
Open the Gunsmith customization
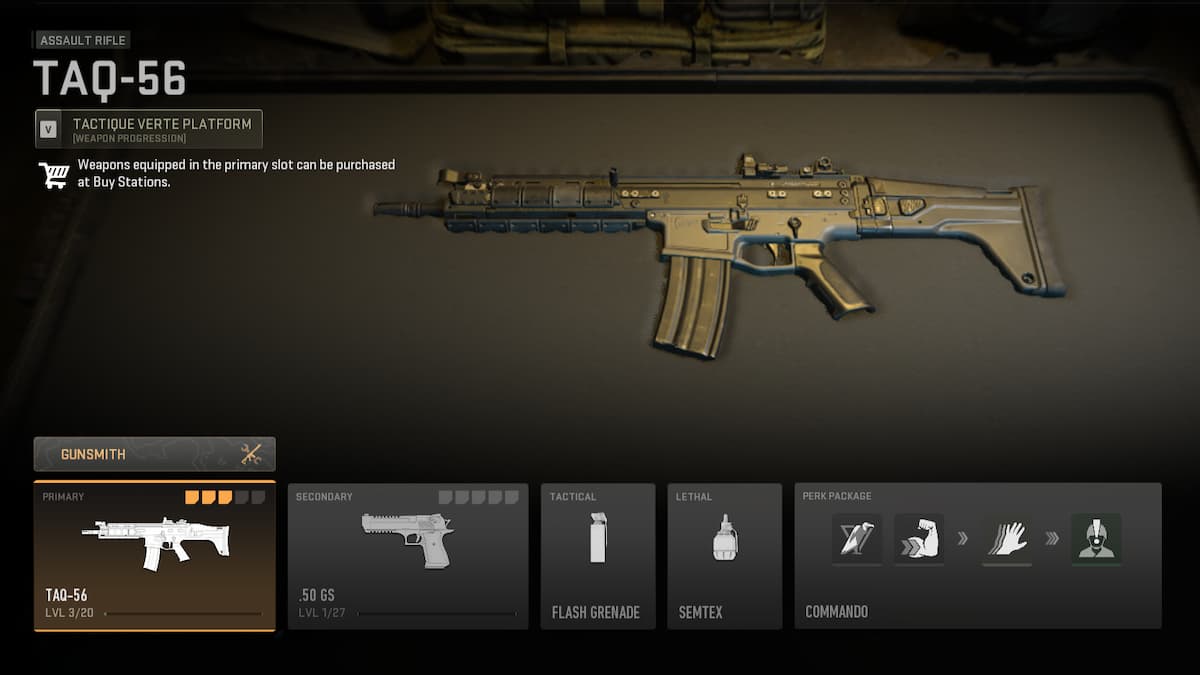[x=154, y=454]
